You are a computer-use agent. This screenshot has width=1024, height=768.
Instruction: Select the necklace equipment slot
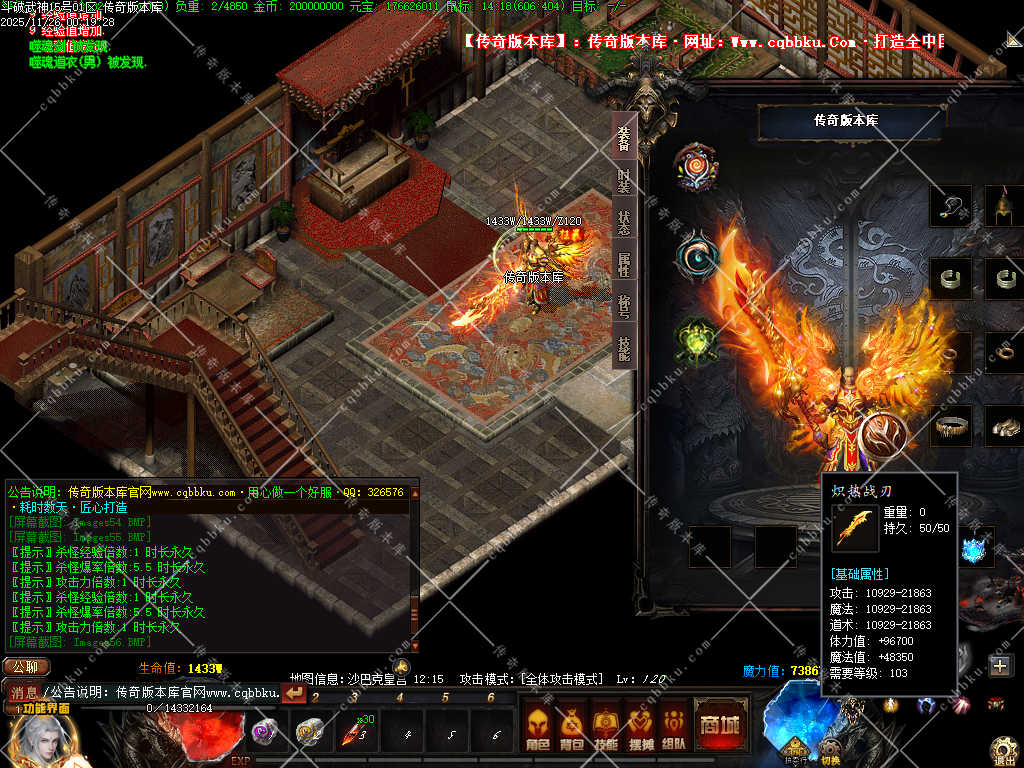click(x=951, y=206)
